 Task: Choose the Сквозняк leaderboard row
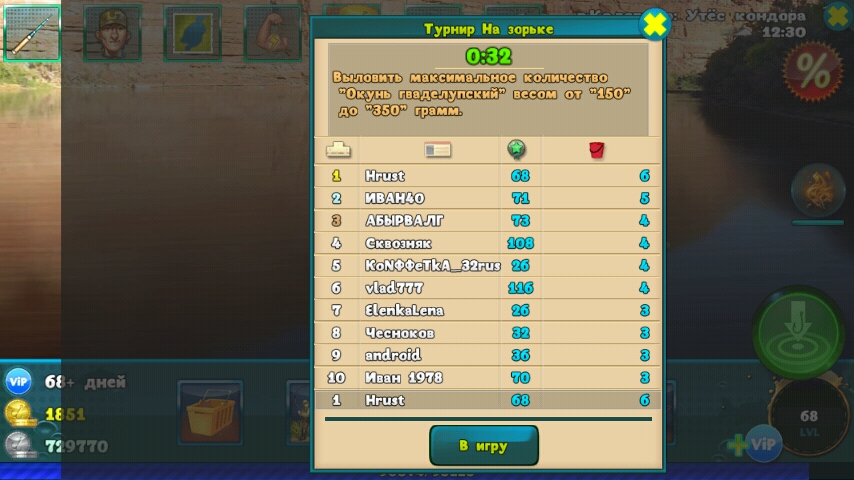(487, 243)
